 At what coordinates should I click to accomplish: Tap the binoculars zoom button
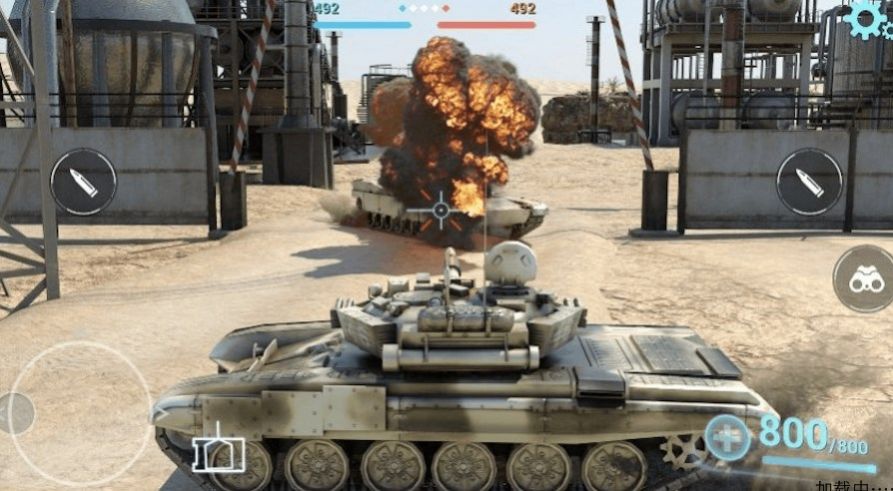click(862, 279)
